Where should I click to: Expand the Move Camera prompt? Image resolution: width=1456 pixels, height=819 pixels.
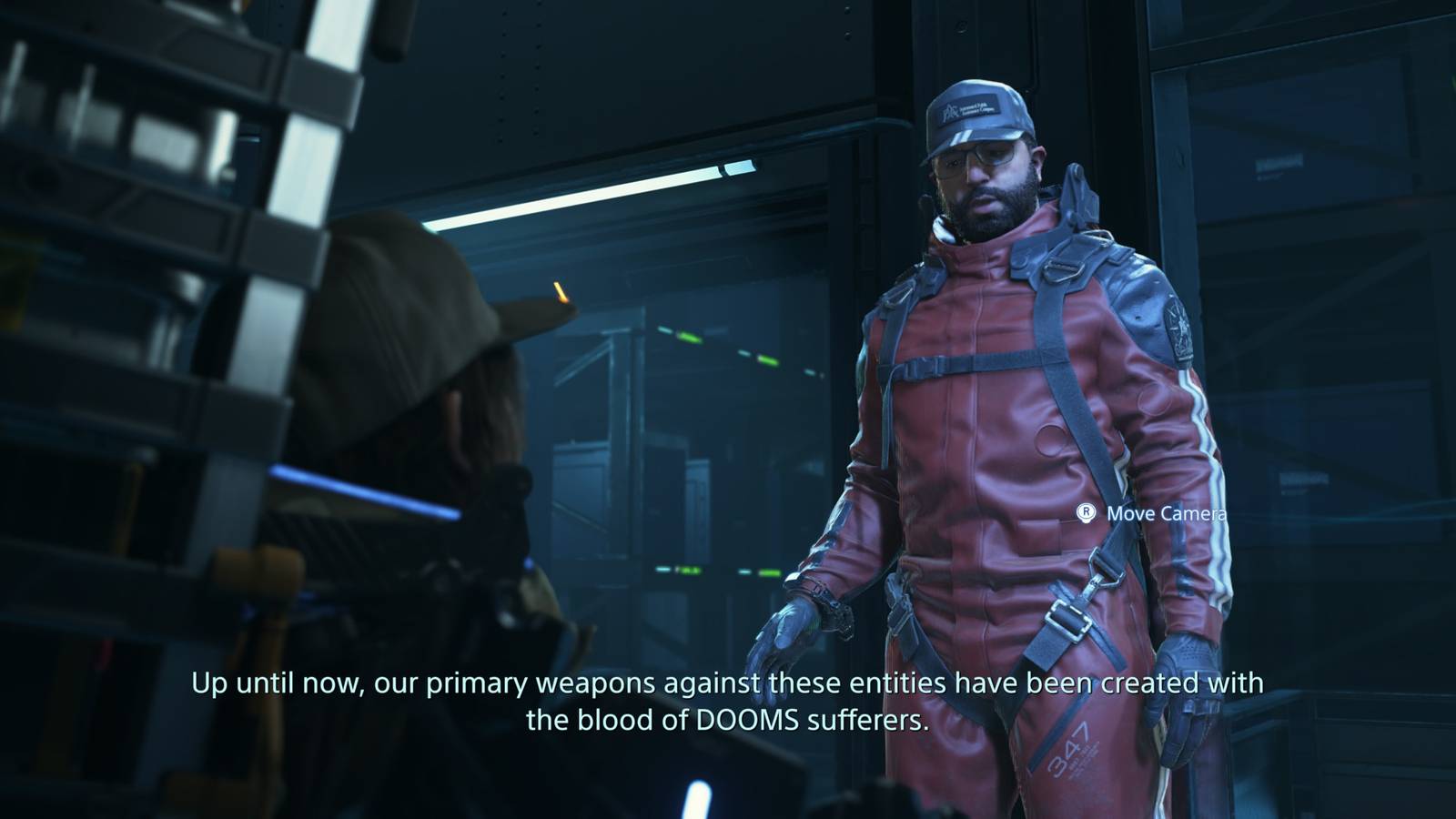(x=1166, y=514)
